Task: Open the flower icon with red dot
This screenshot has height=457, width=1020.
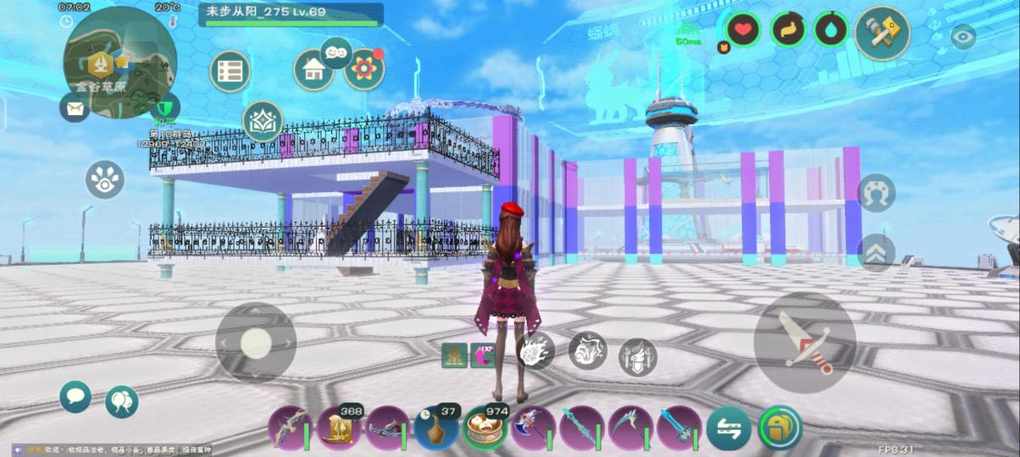Action: point(364,69)
